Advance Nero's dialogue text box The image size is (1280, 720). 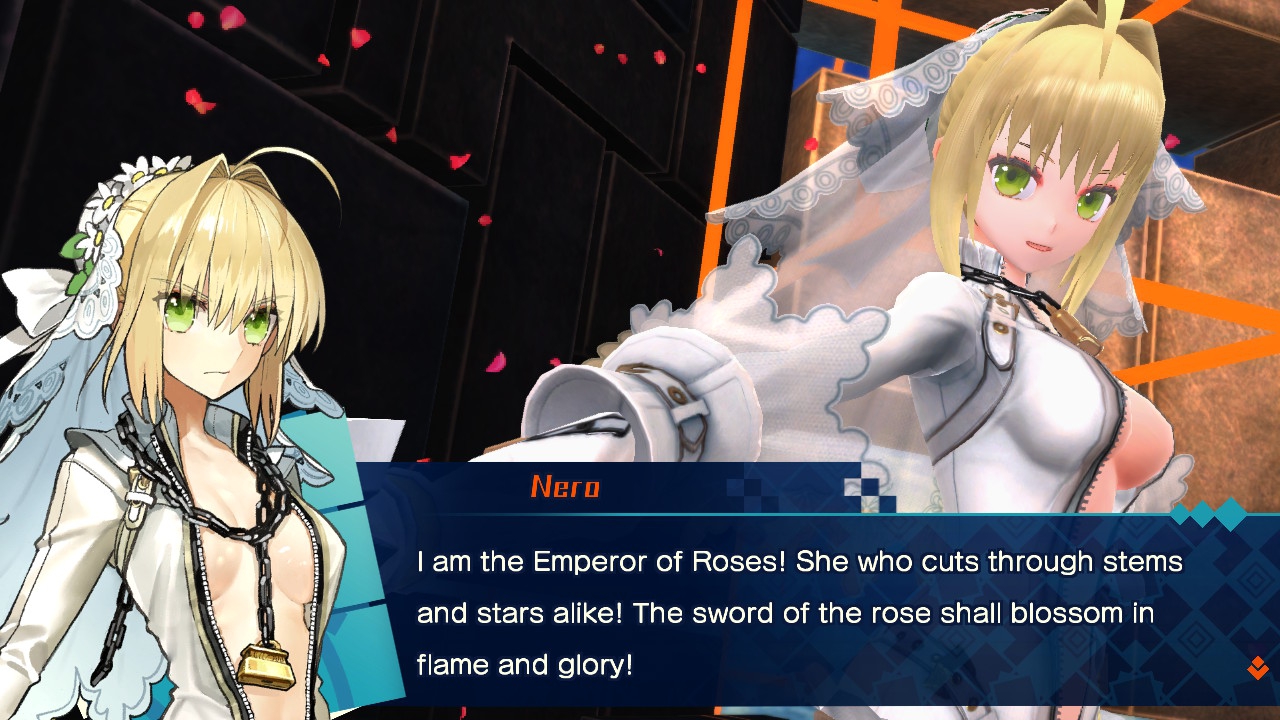[800, 612]
